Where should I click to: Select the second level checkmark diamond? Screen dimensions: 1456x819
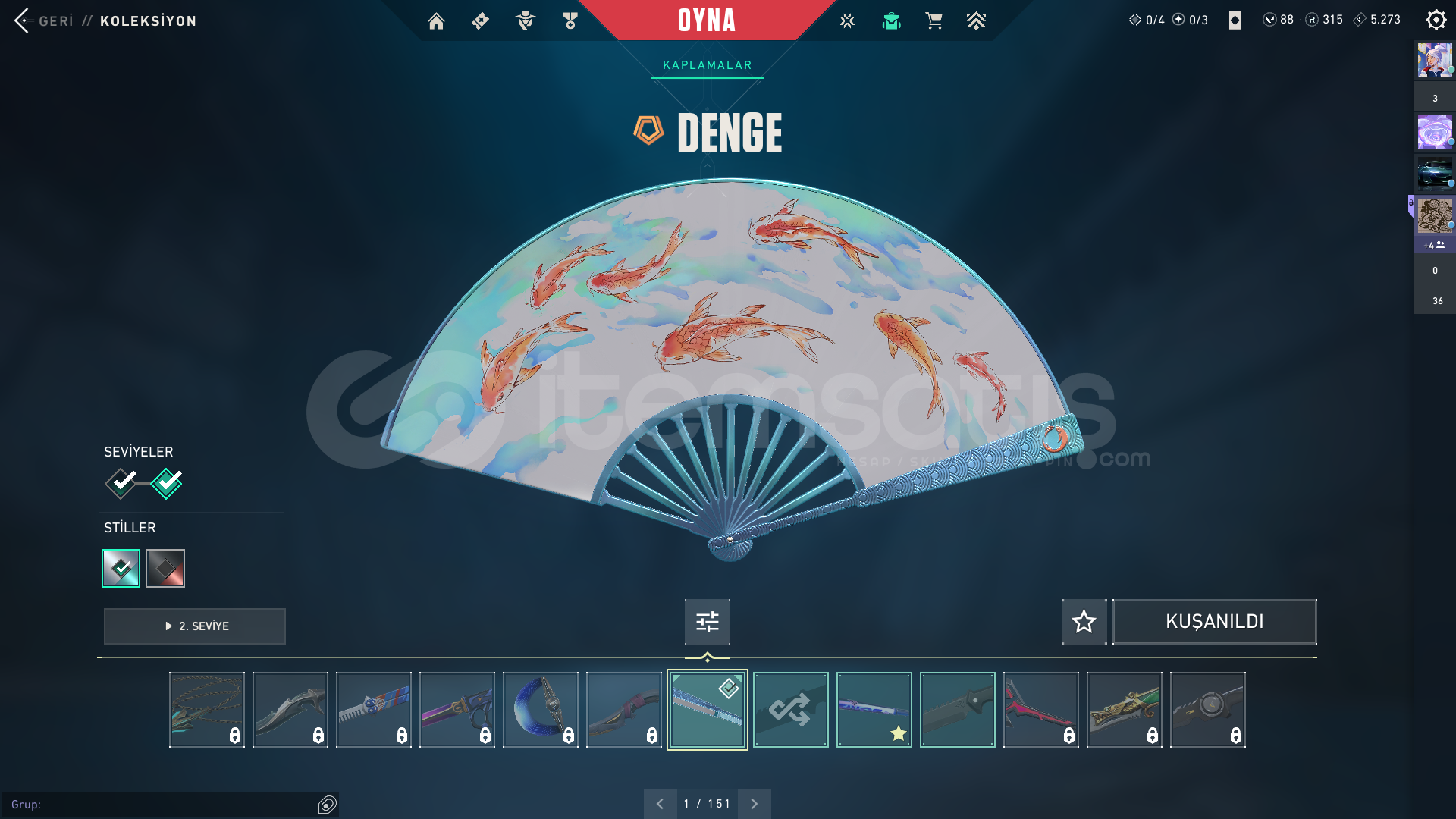[167, 483]
